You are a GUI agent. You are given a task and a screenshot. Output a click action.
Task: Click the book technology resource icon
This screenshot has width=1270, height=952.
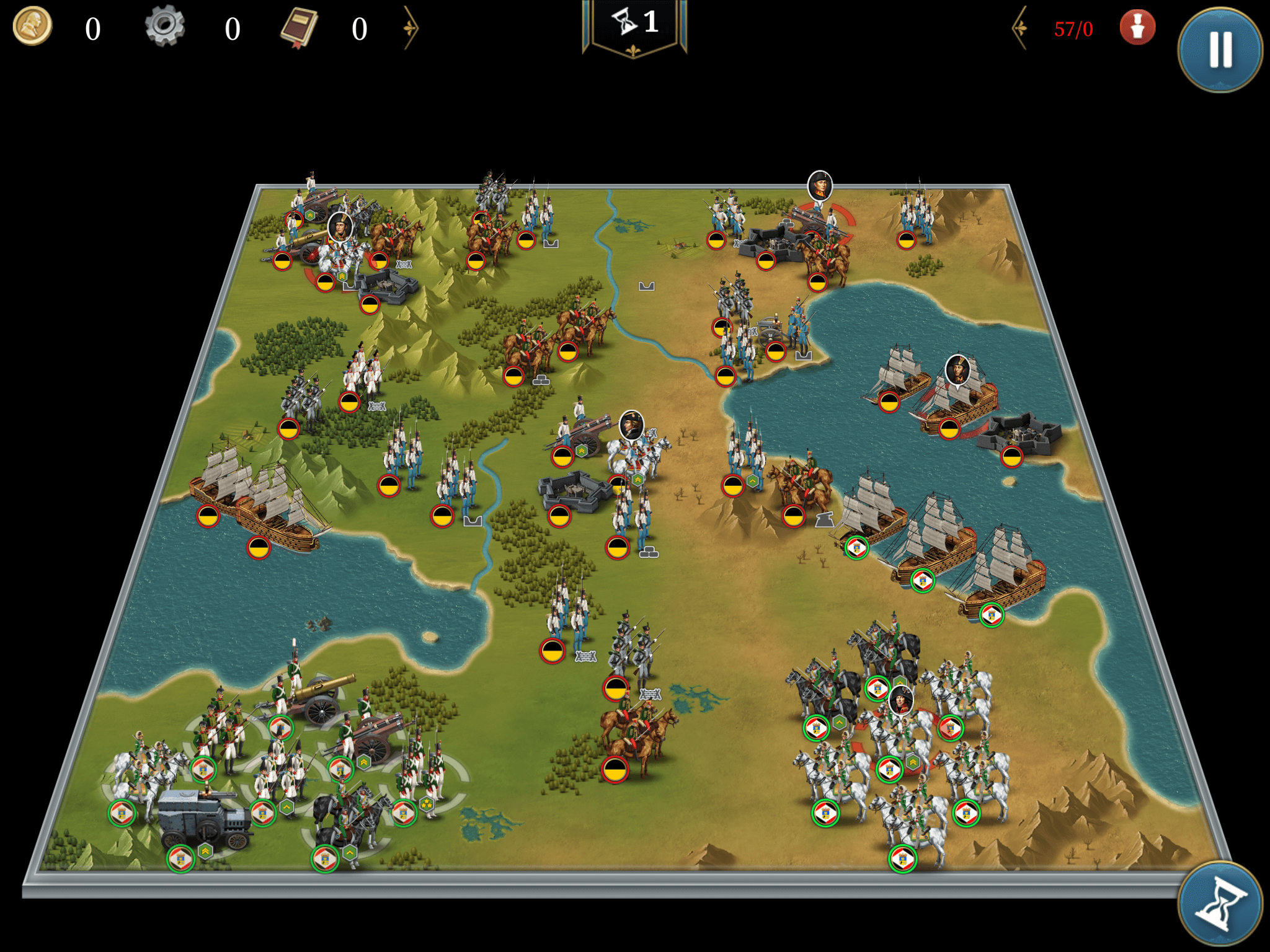coord(299,28)
